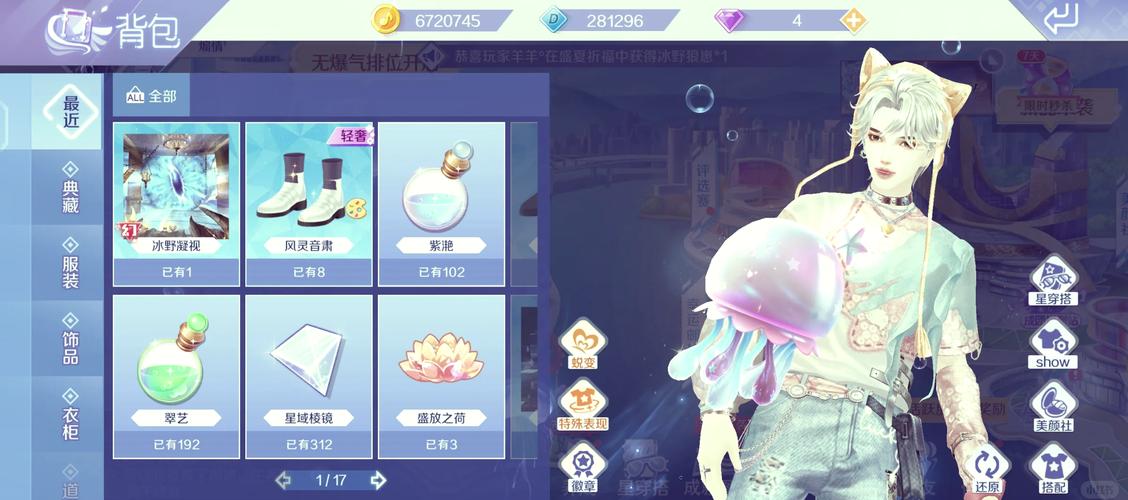Switch to the 服装 clothing category
Viewport: 1128px width, 500px height.
pos(70,264)
